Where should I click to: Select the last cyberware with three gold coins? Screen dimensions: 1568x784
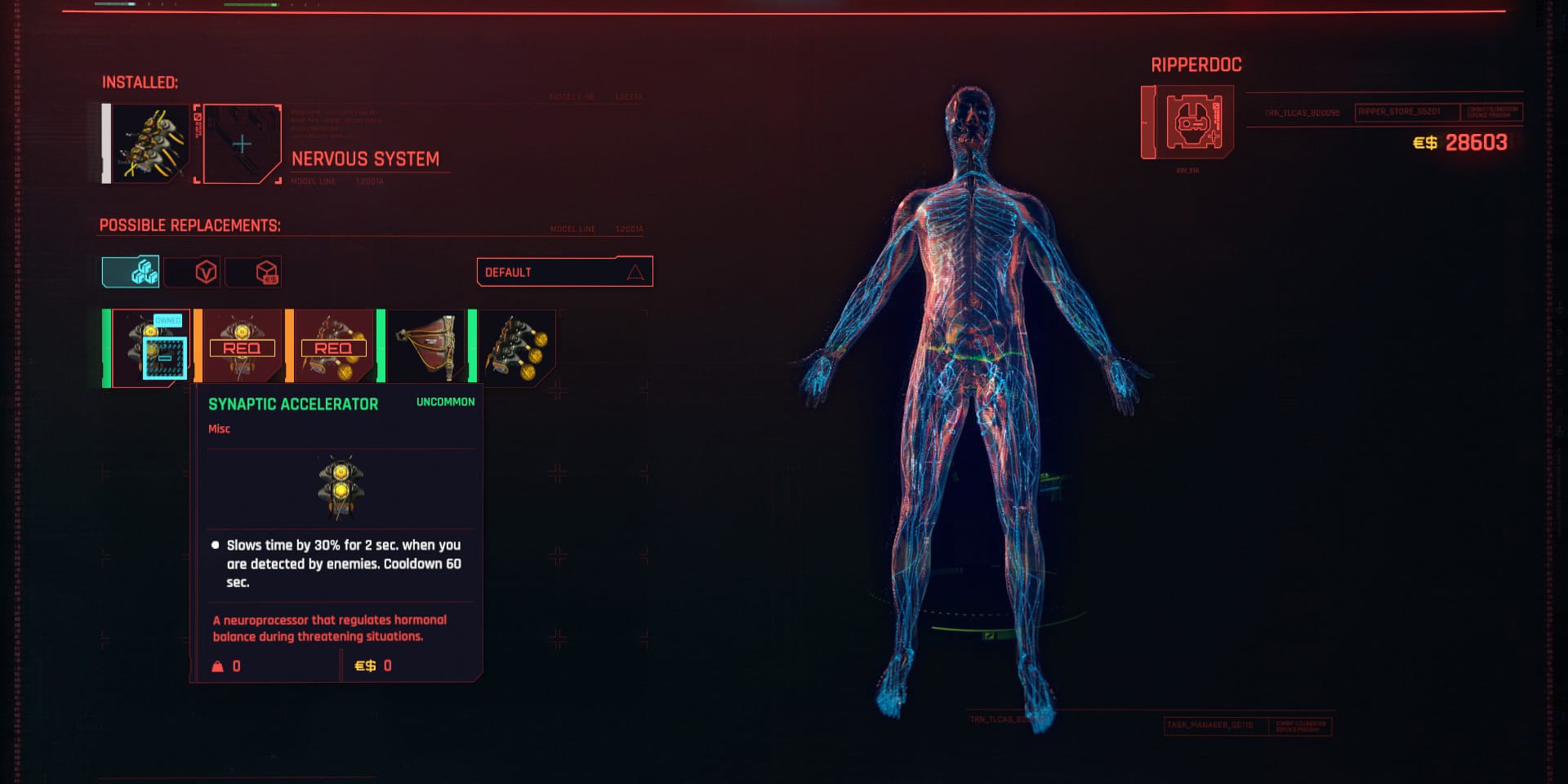click(x=519, y=347)
